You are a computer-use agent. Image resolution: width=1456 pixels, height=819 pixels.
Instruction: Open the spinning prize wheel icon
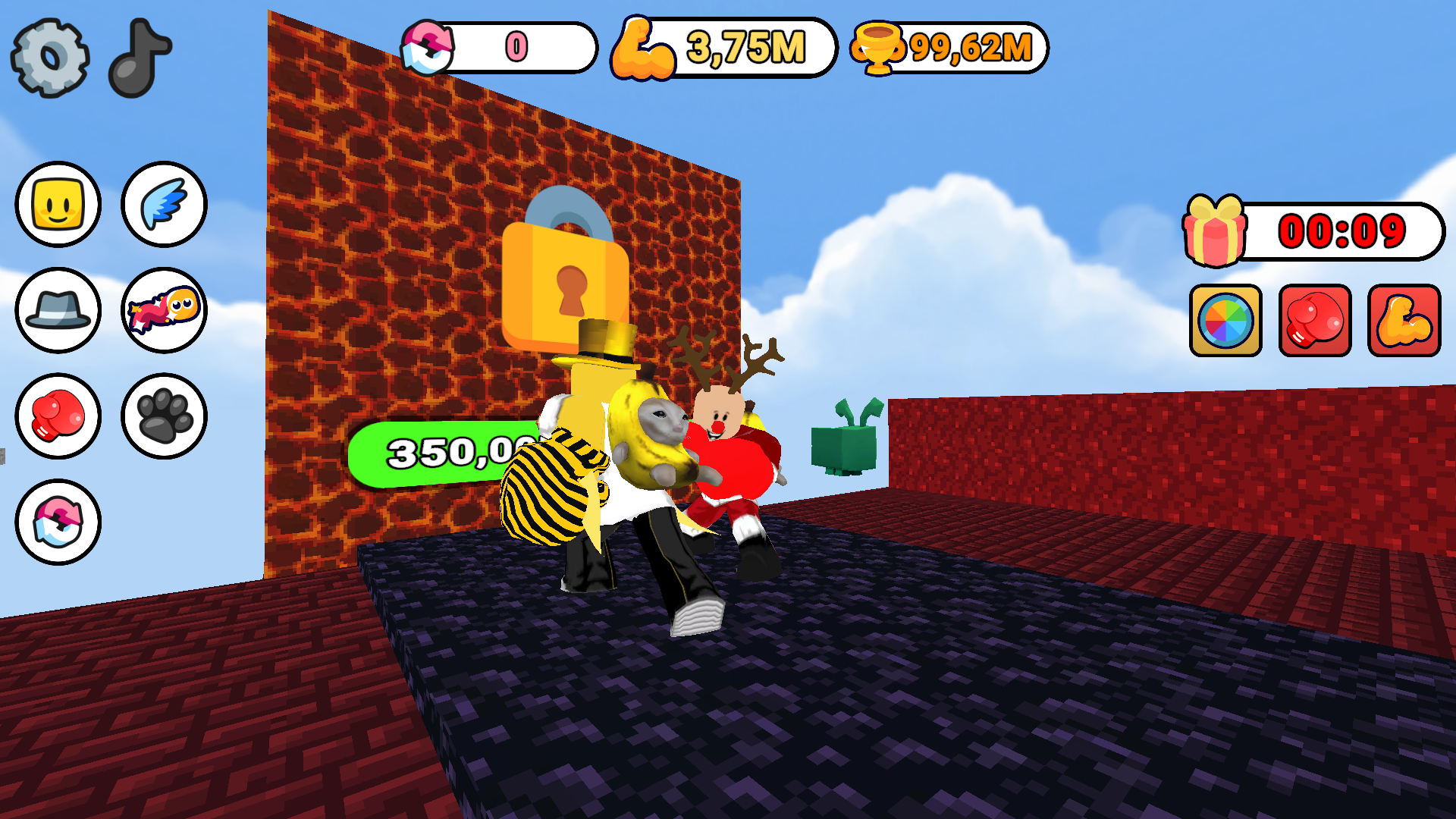tap(1225, 321)
